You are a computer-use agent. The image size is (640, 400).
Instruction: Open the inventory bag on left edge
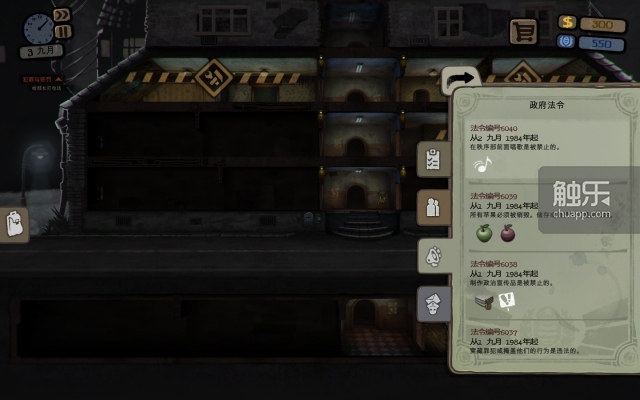tap(14, 225)
